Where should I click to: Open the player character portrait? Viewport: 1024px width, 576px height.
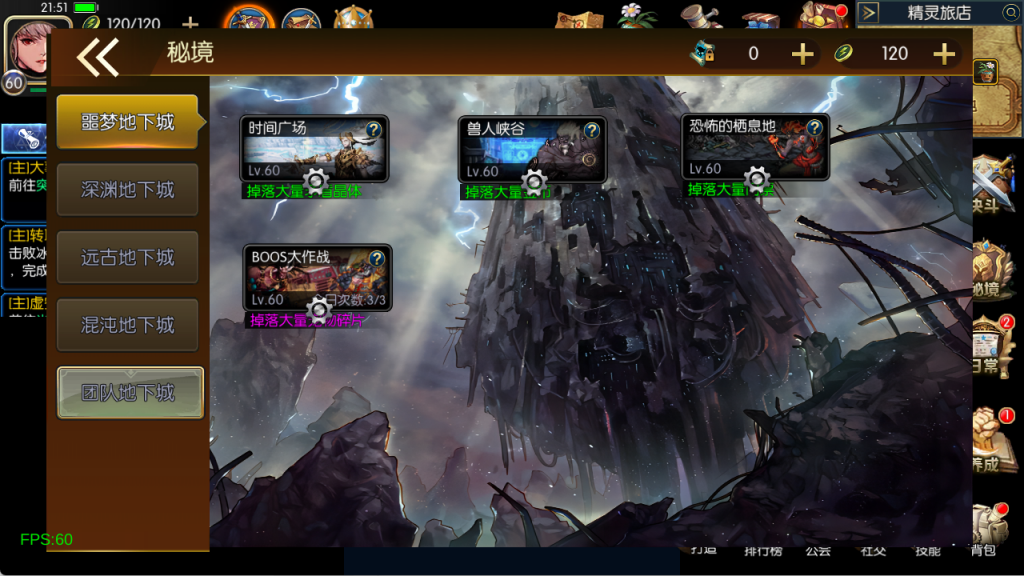pyautogui.click(x=37, y=44)
